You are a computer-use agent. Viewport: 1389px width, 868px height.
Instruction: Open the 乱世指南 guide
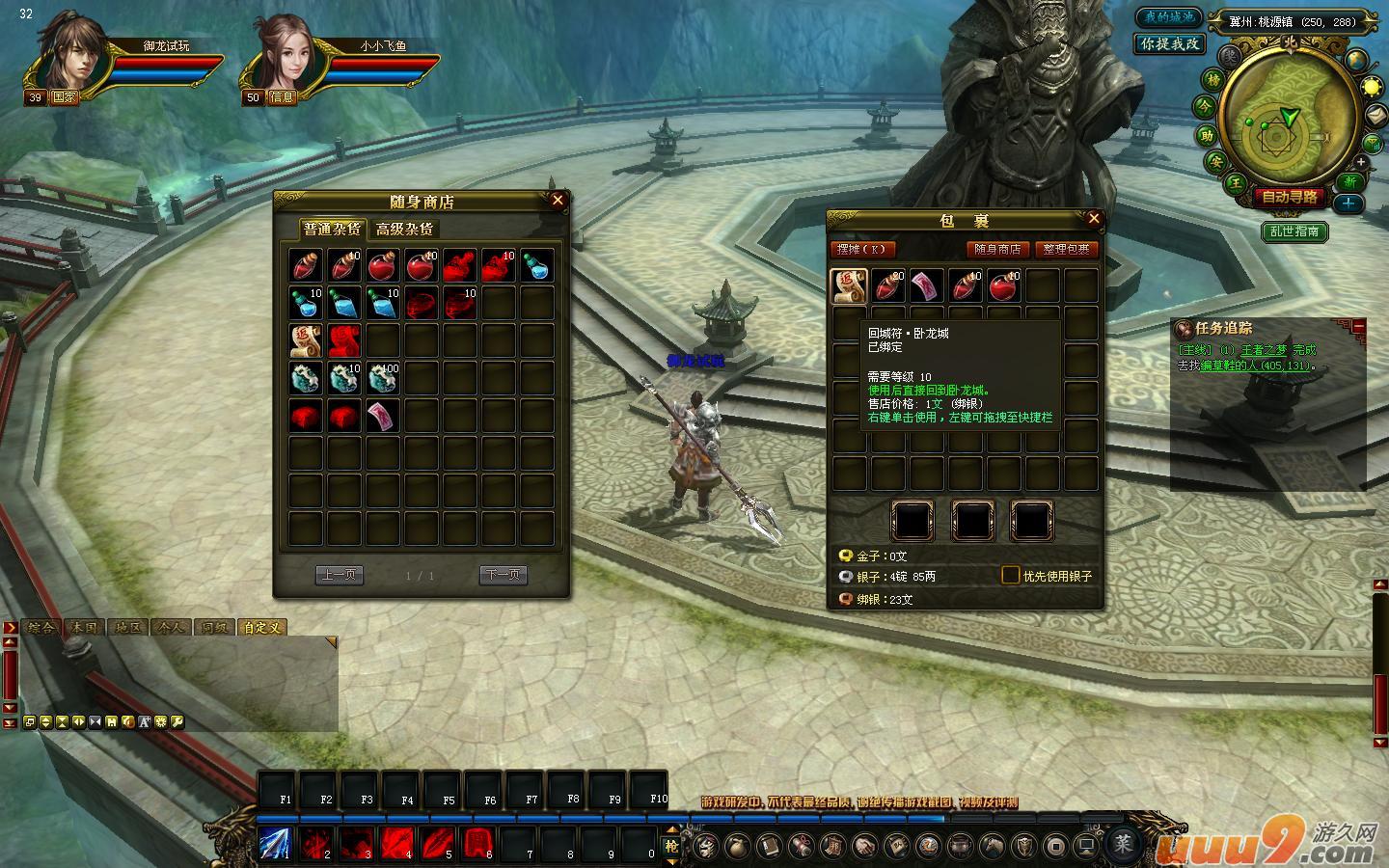[1294, 231]
